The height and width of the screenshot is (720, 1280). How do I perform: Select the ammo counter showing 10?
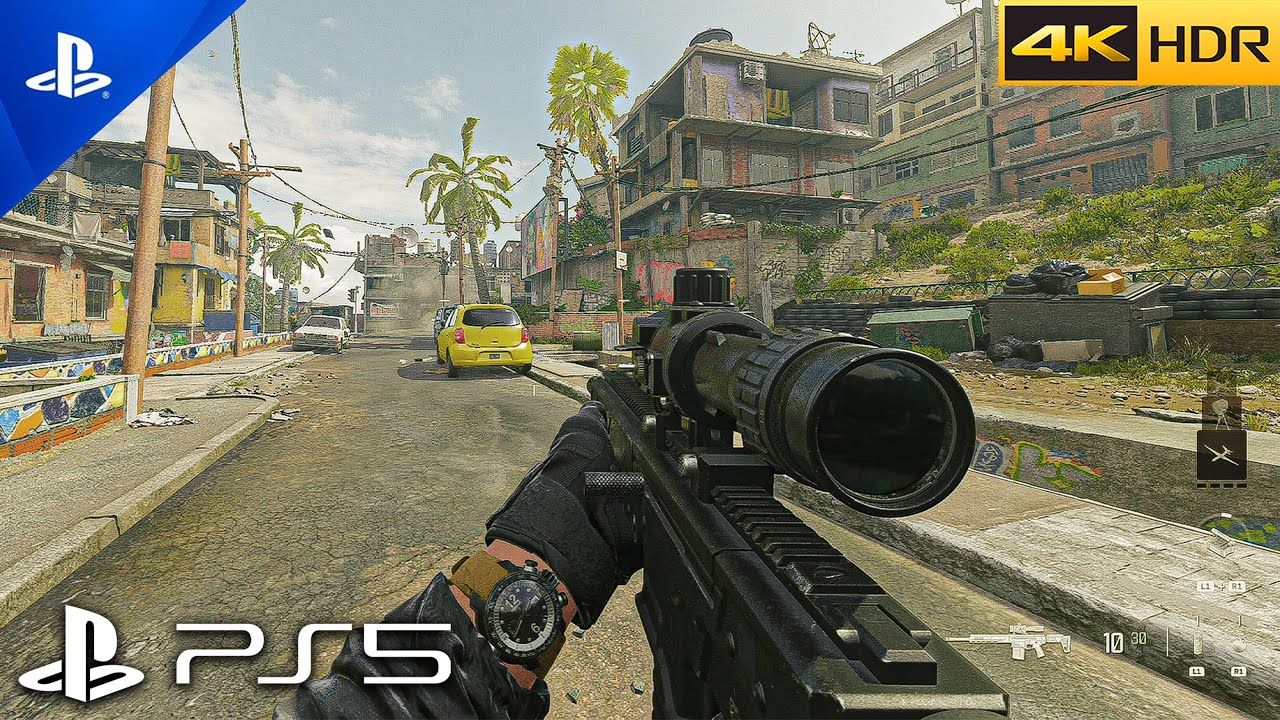point(1113,643)
